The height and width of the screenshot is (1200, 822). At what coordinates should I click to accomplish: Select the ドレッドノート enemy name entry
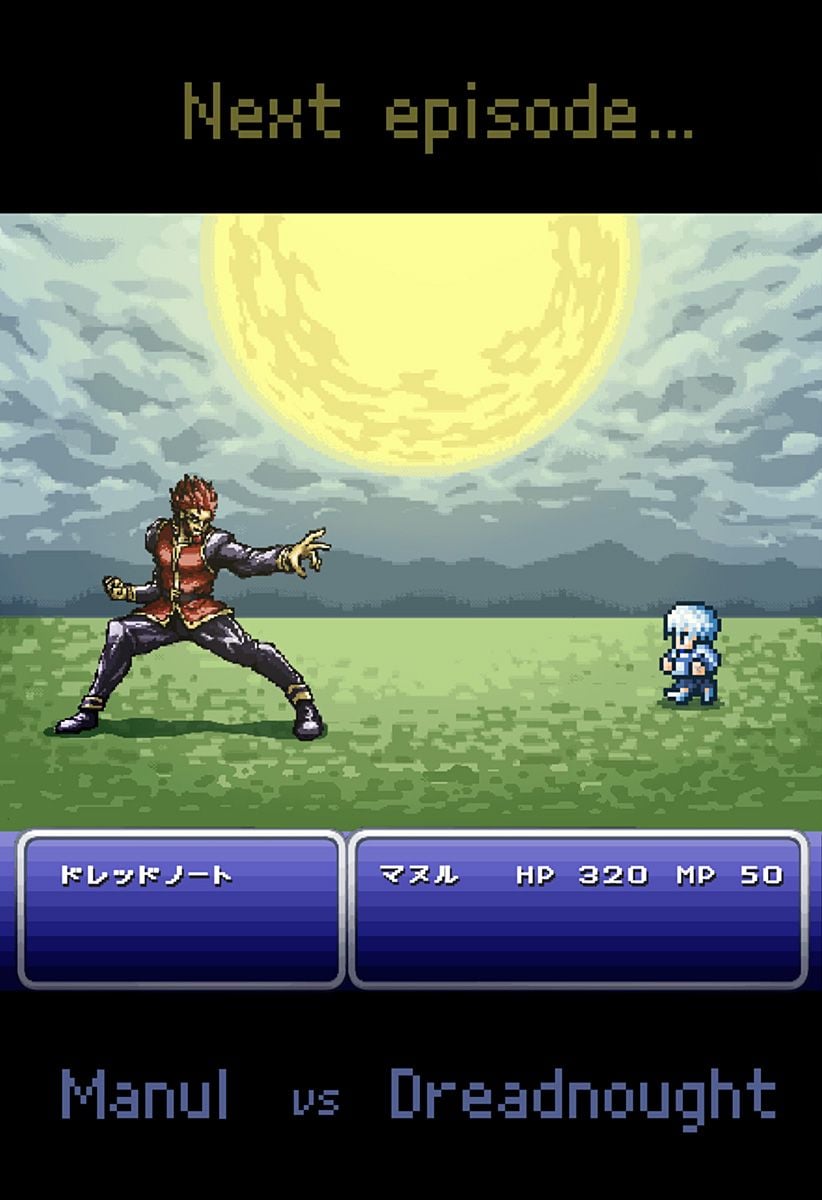point(146,876)
